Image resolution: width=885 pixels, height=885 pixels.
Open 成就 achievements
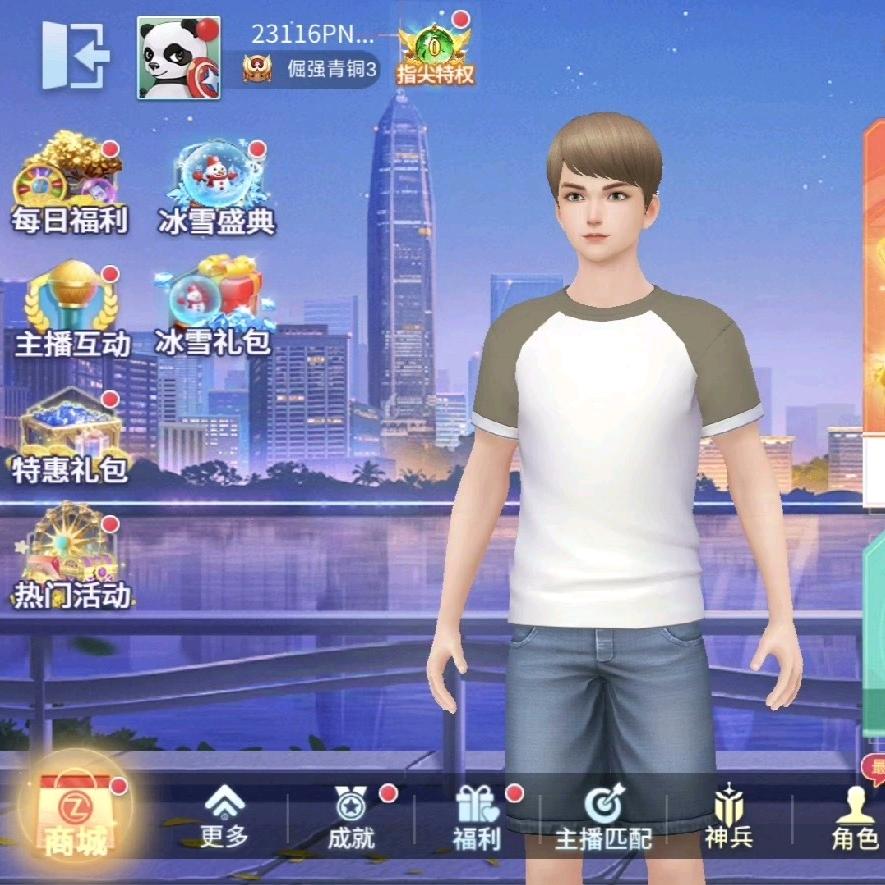pos(351,816)
